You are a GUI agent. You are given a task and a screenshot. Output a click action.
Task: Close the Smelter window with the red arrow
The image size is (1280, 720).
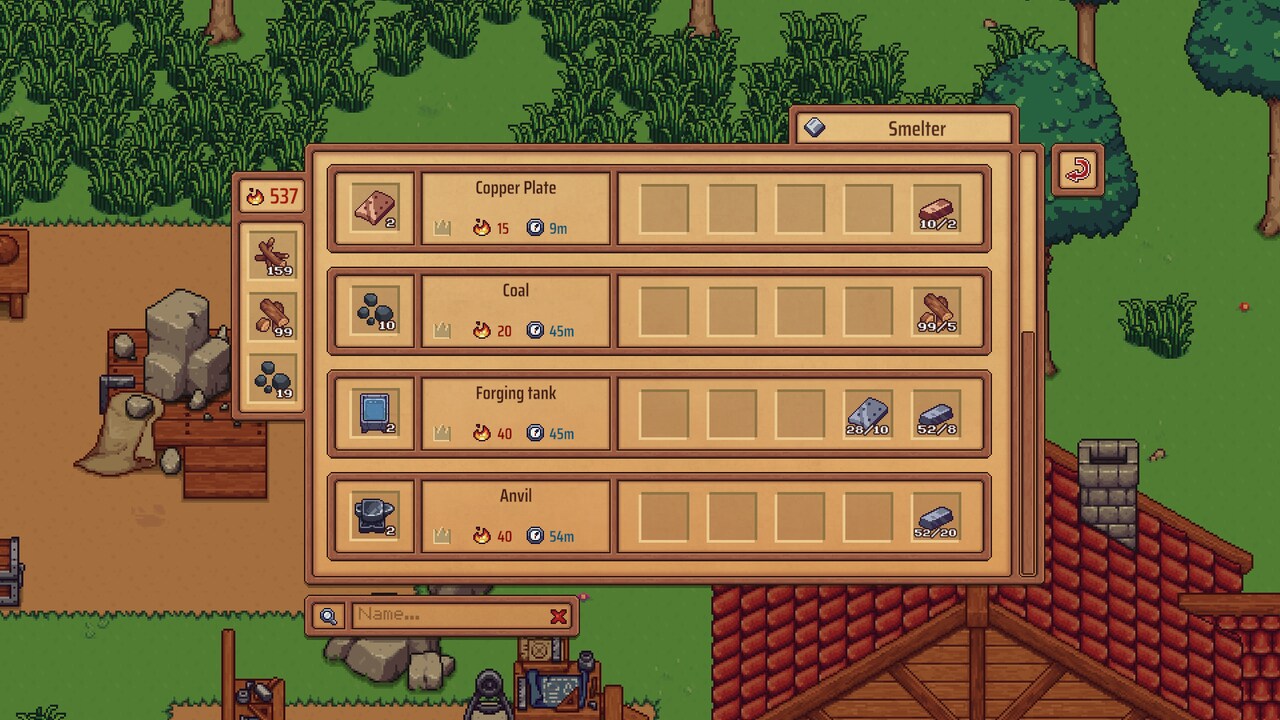1077,170
